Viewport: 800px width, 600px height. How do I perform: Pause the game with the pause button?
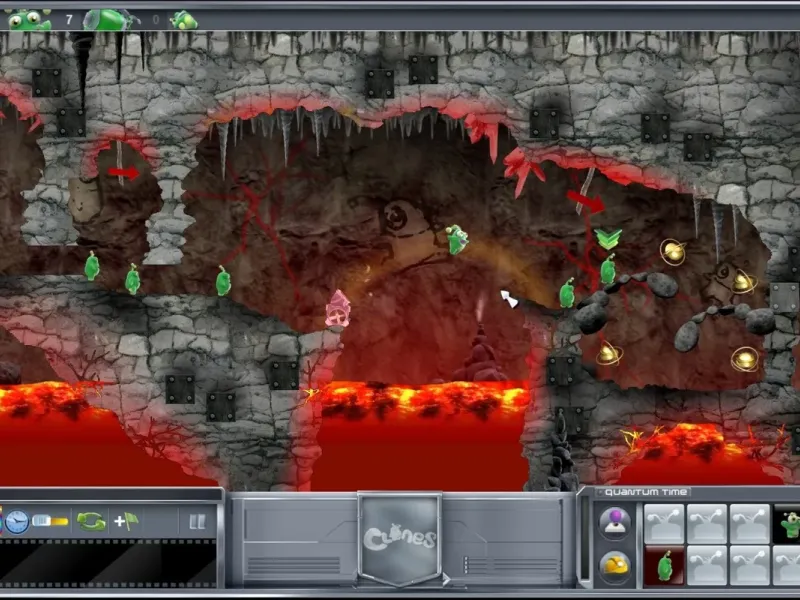tap(197, 521)
